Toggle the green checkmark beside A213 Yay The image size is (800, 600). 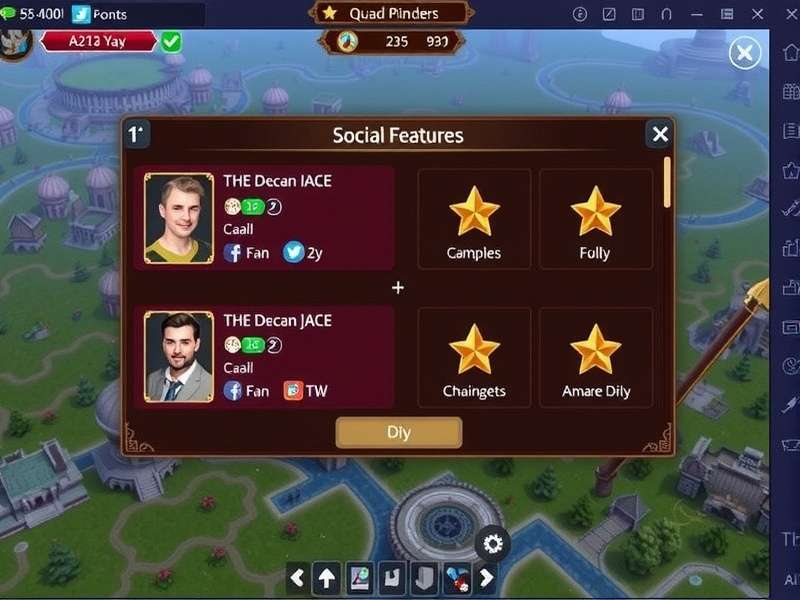171,41
